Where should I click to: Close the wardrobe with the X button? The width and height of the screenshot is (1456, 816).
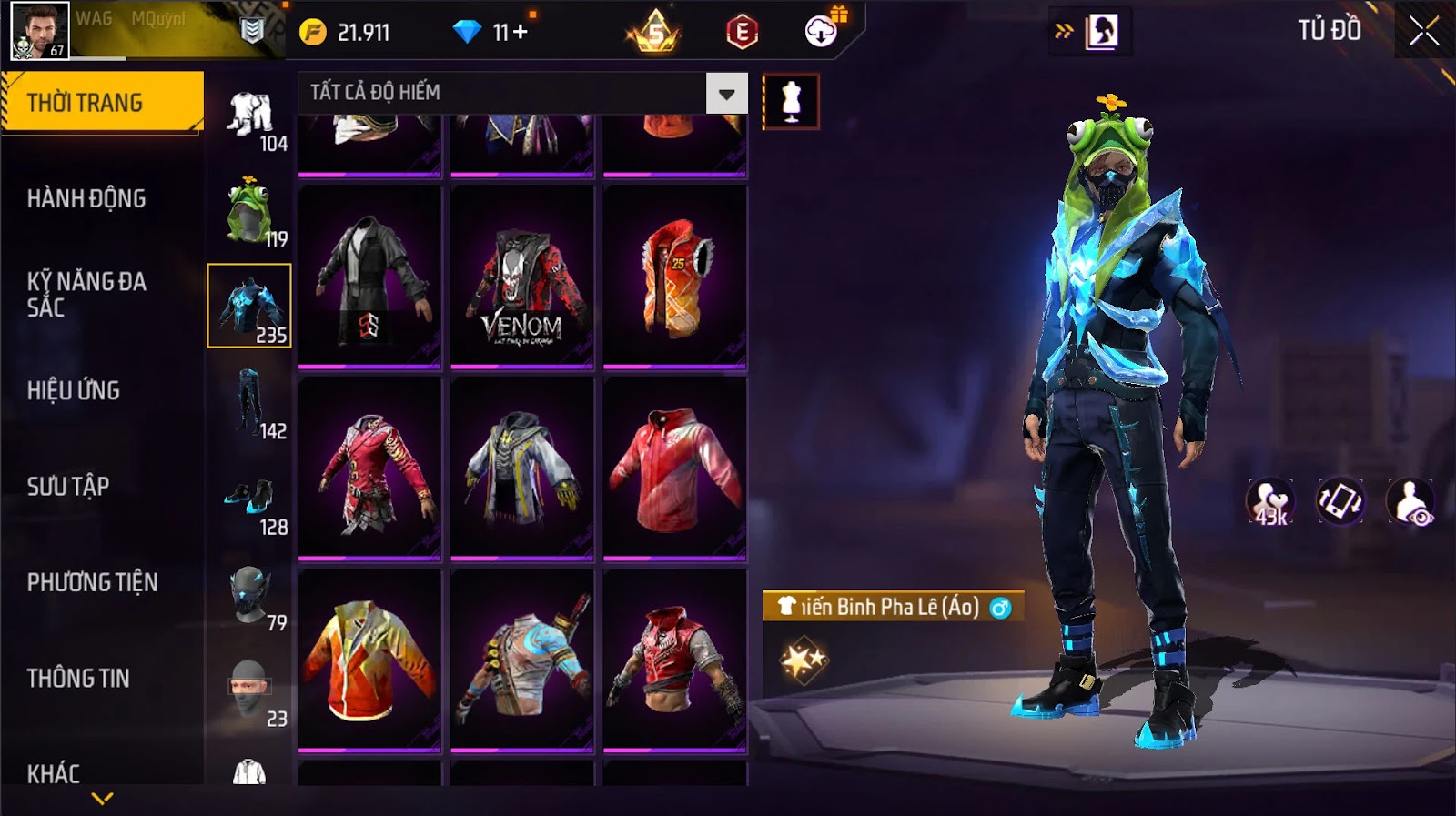[1423, 32]
